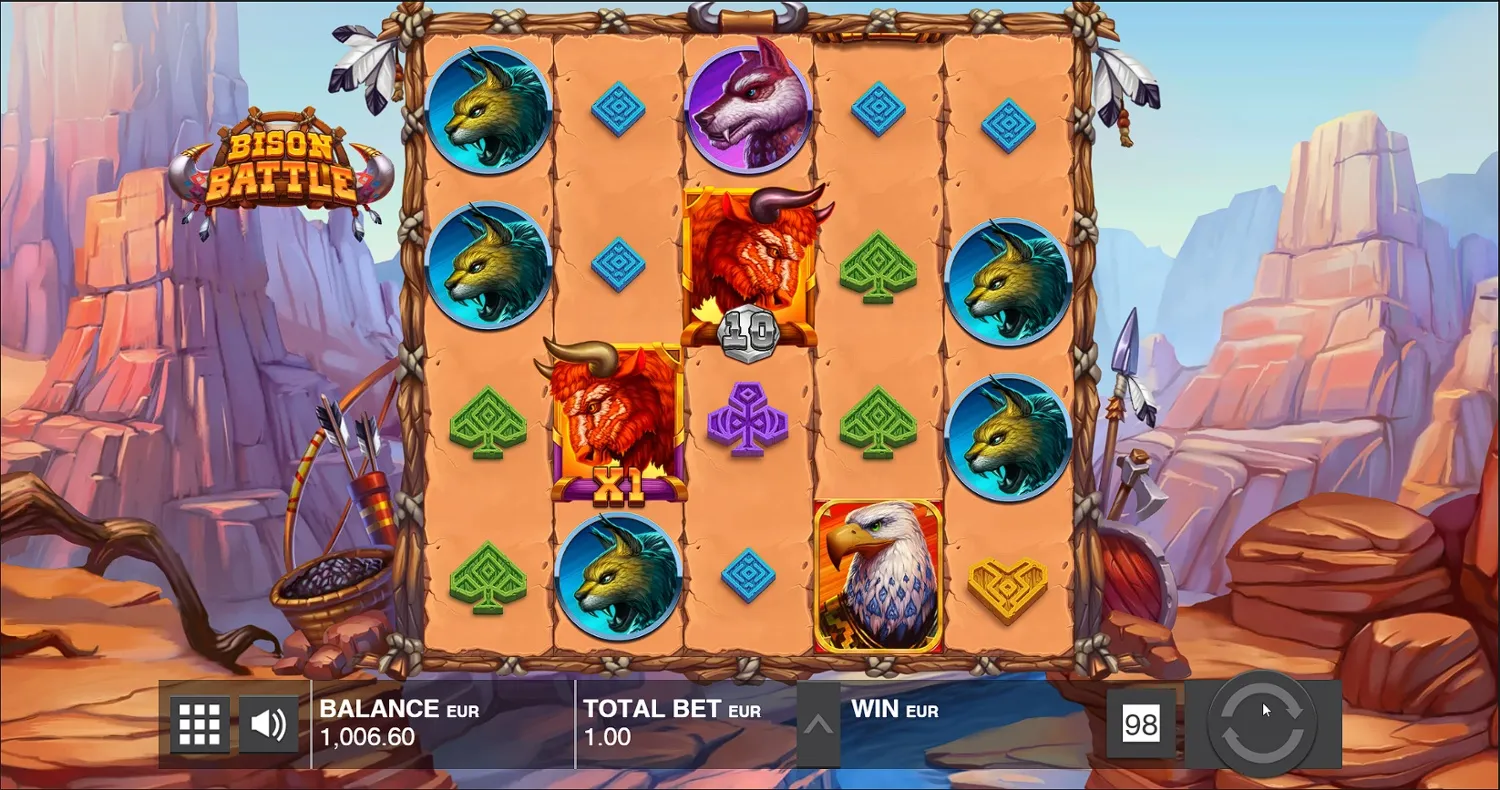The height and width of the screenshot is (790, 1500).
Task: Click the autoplay counter showing 98
Action: [1142, 725]
